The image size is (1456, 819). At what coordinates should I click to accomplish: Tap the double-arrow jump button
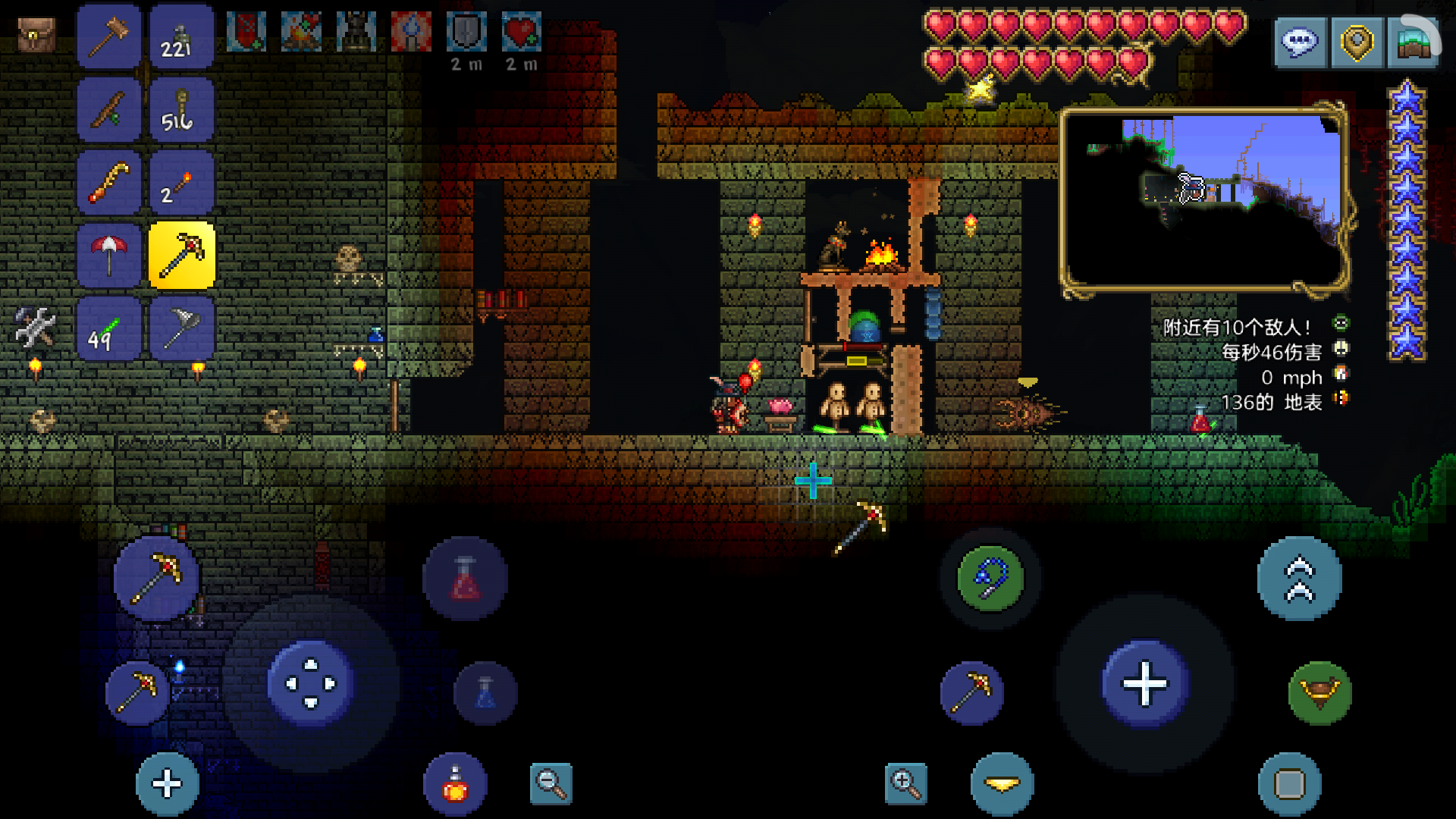tap(1299, 579)
